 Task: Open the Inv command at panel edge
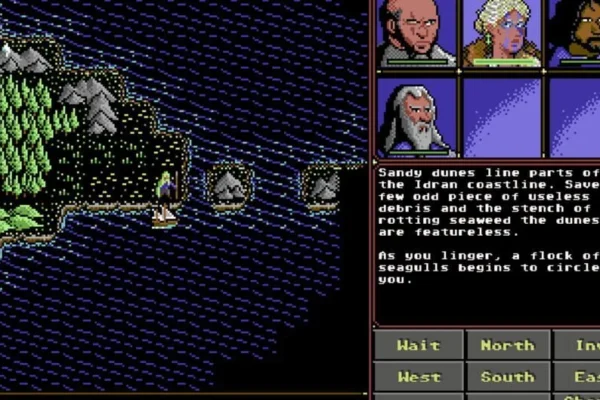pos(581,346)
